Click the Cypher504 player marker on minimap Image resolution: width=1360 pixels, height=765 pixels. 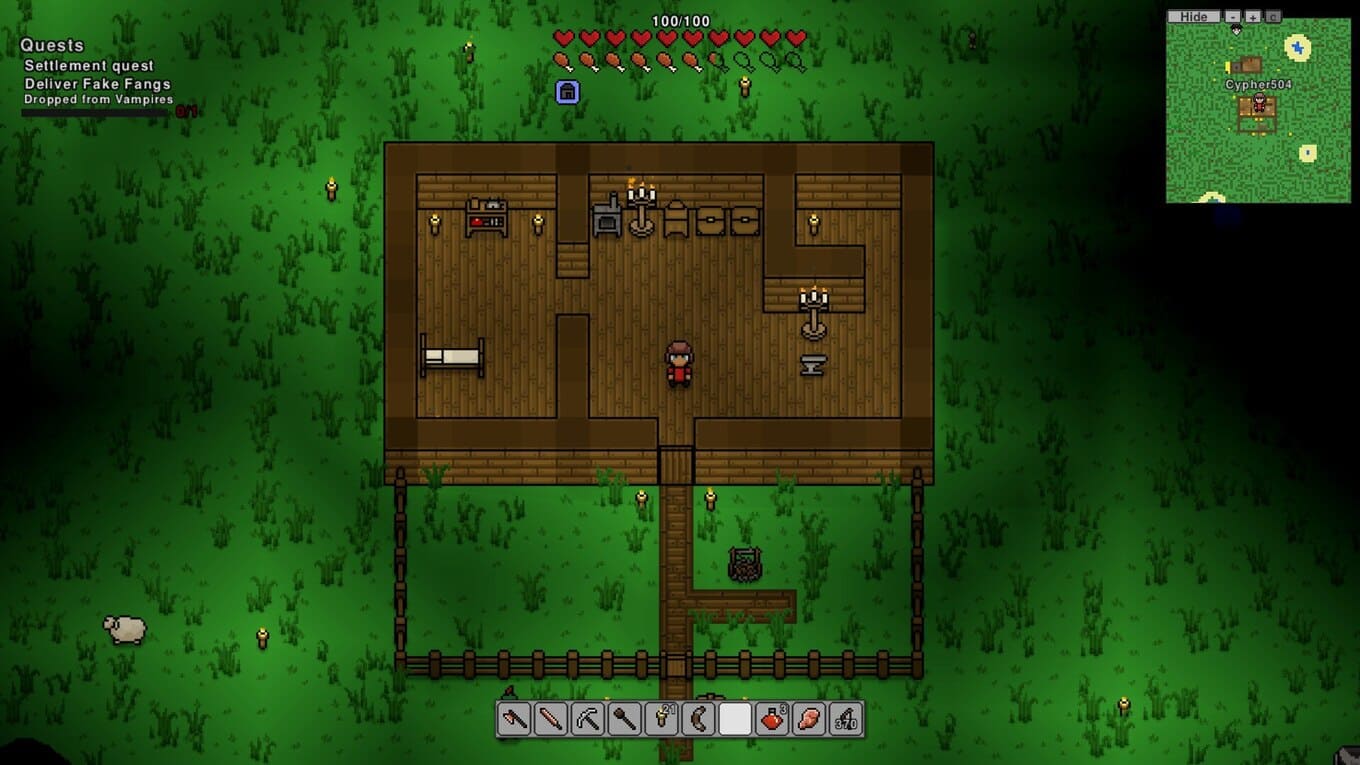1259,102
